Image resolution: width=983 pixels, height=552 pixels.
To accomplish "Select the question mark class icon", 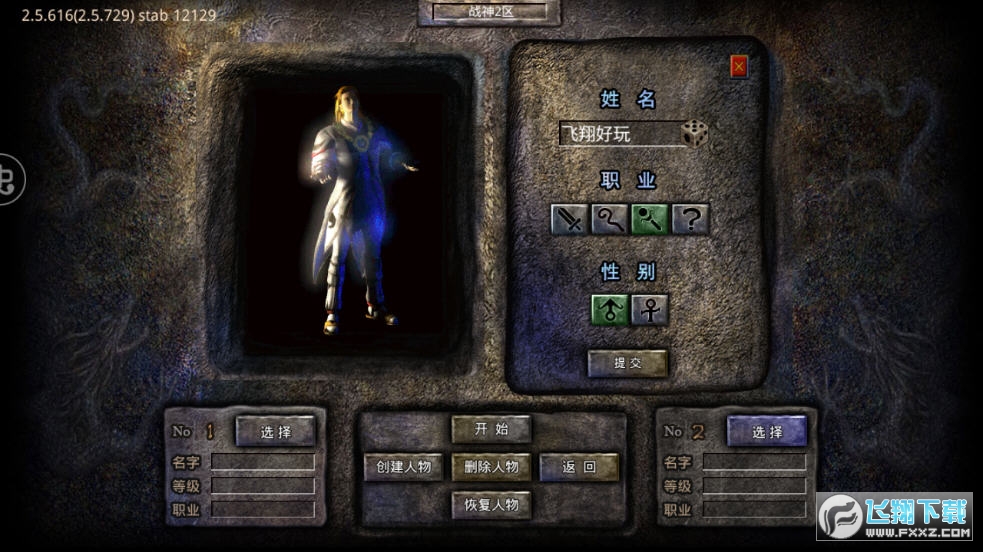I will [x=690, y=219].
